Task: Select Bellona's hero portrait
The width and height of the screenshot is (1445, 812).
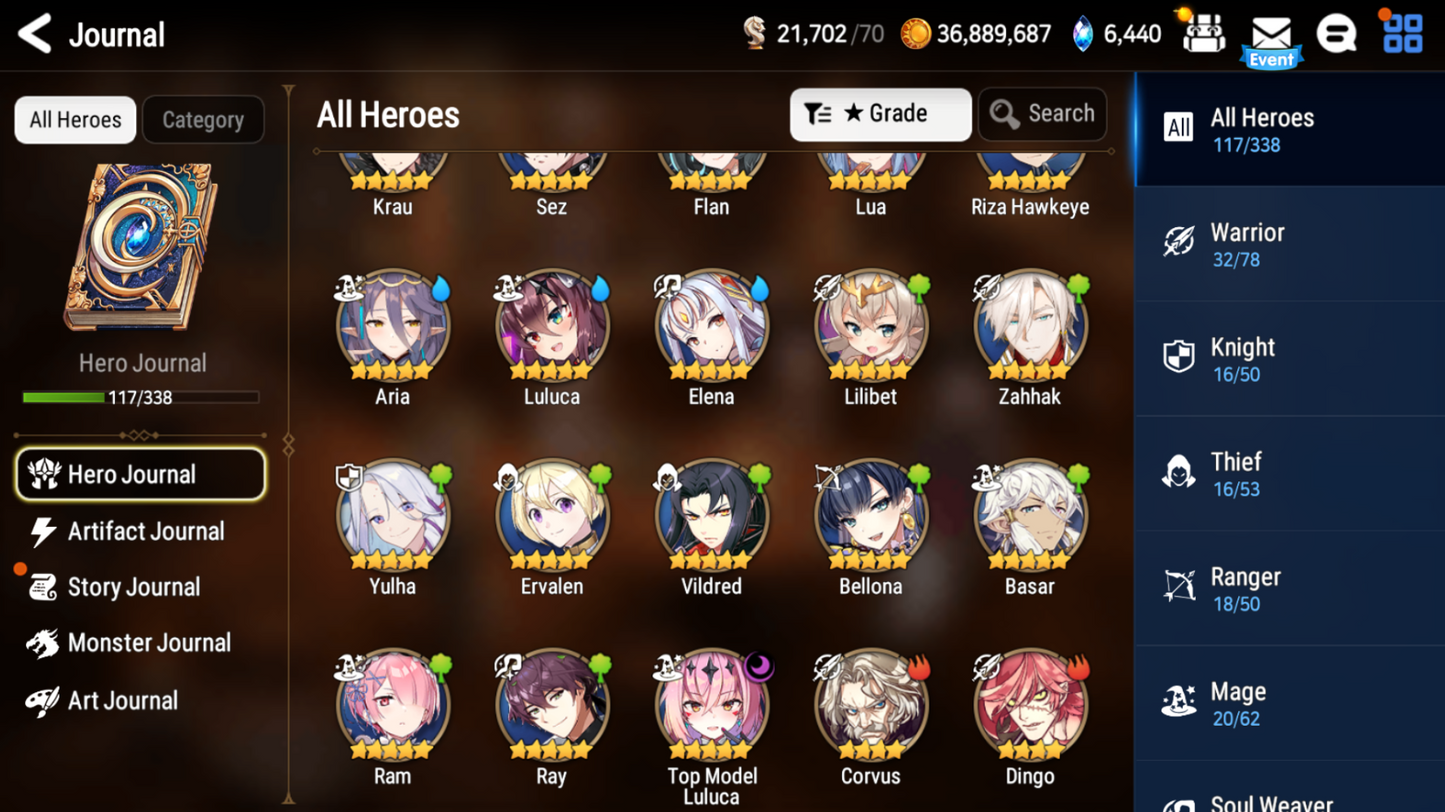Action: 870,516
